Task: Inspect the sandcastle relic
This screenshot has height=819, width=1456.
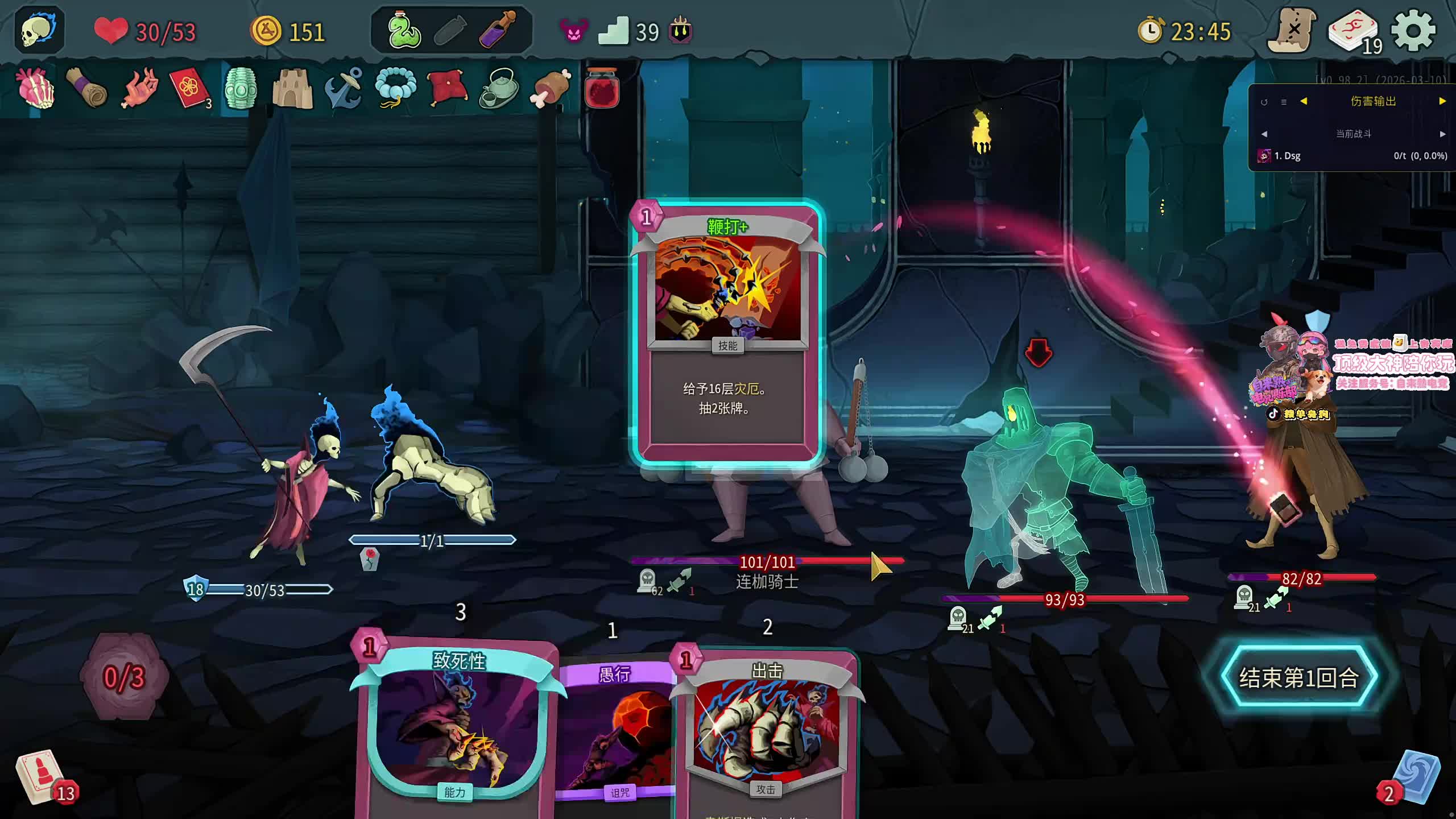Action: click(292, 88)
